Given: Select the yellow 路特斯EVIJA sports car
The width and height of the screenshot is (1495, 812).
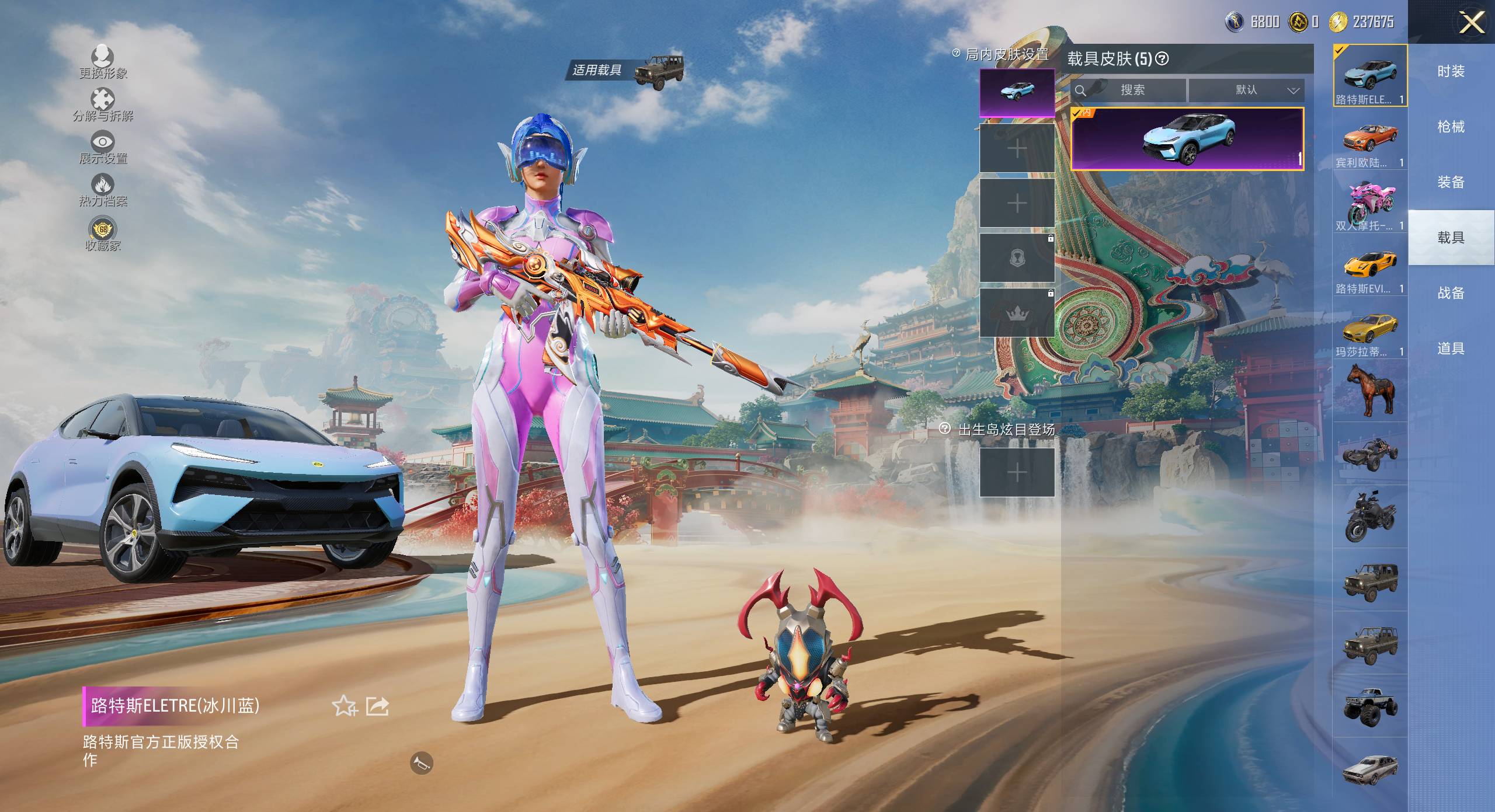Looking at the screenshot, I should click(1370, 266).
